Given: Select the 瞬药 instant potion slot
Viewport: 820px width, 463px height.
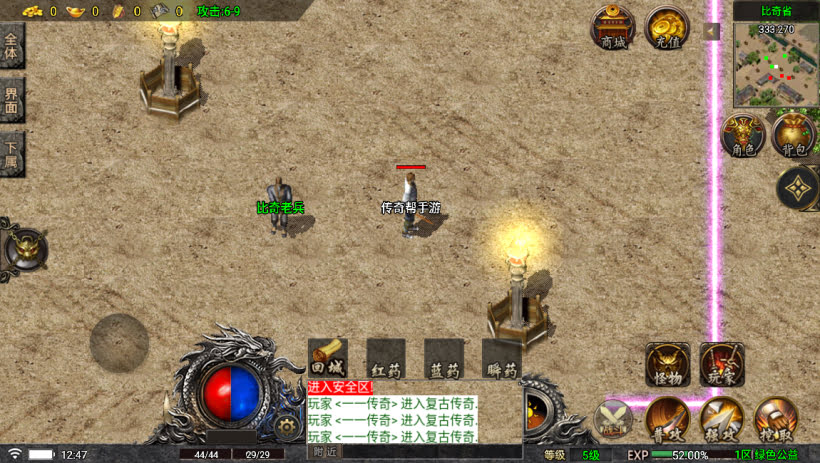Looking at the screenshot, I should pyautogui.click(x=501, y=358).
